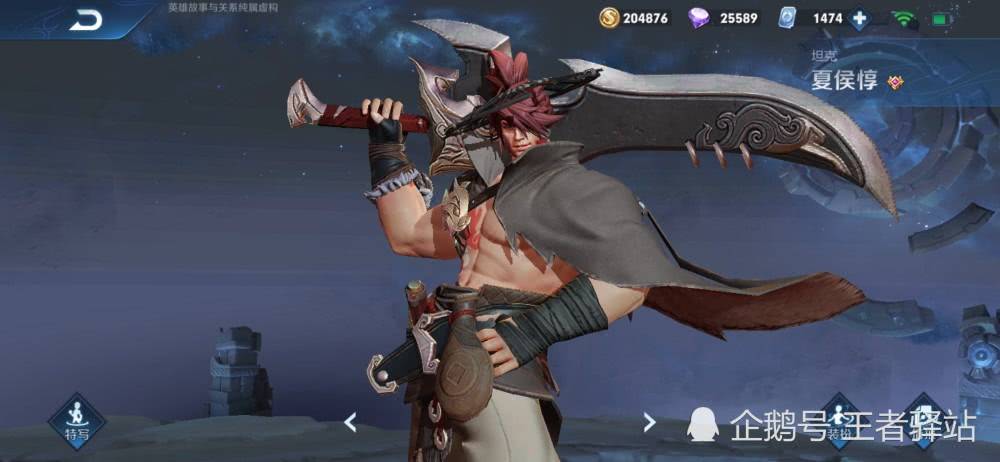
Task: Tap the gold coin currency icon
Action: (x=609, y=18)
